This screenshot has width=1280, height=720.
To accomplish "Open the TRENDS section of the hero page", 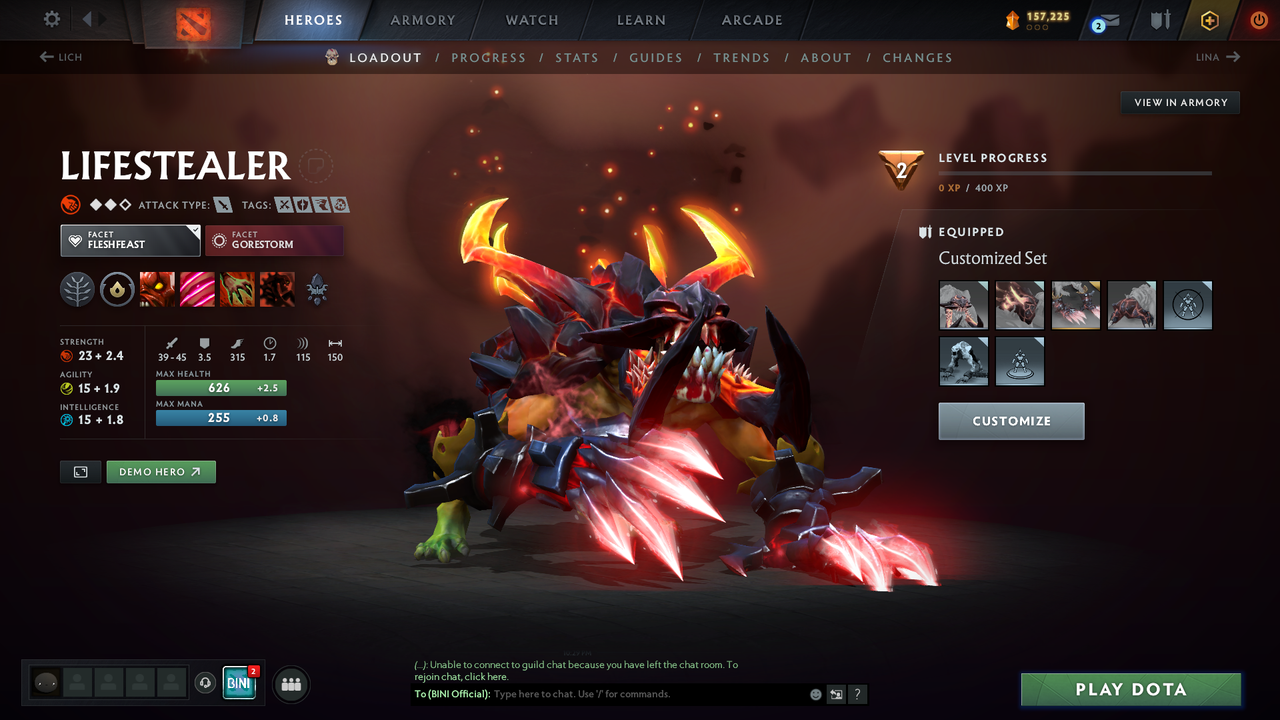I will tap(741, 57).
